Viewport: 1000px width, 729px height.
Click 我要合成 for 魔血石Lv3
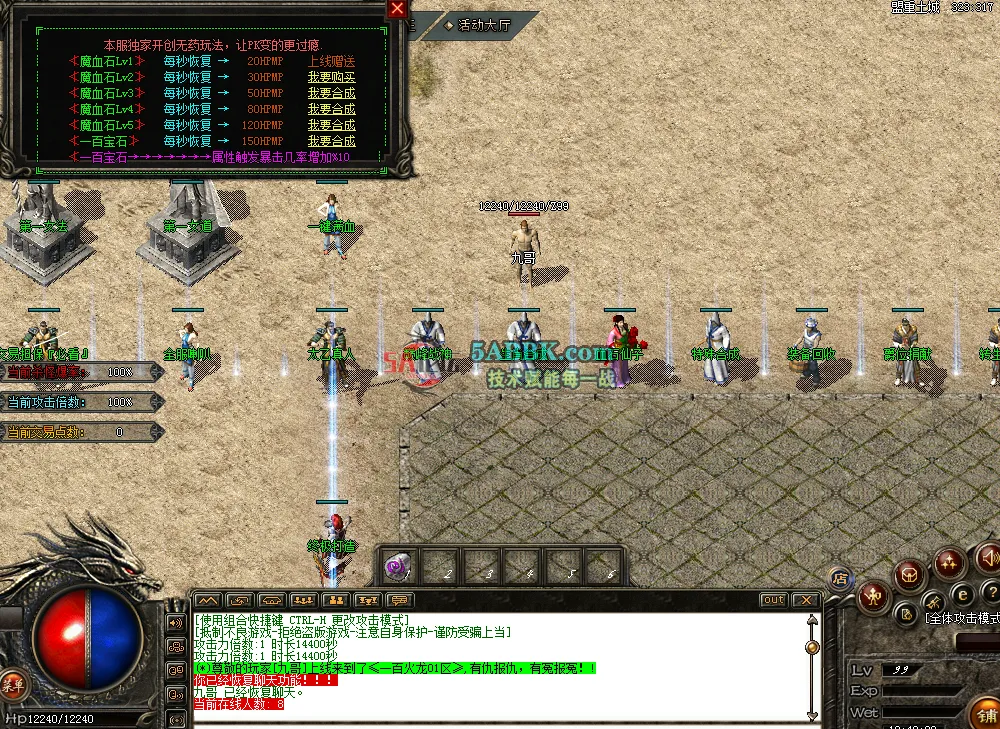click(x=331, y=93)
